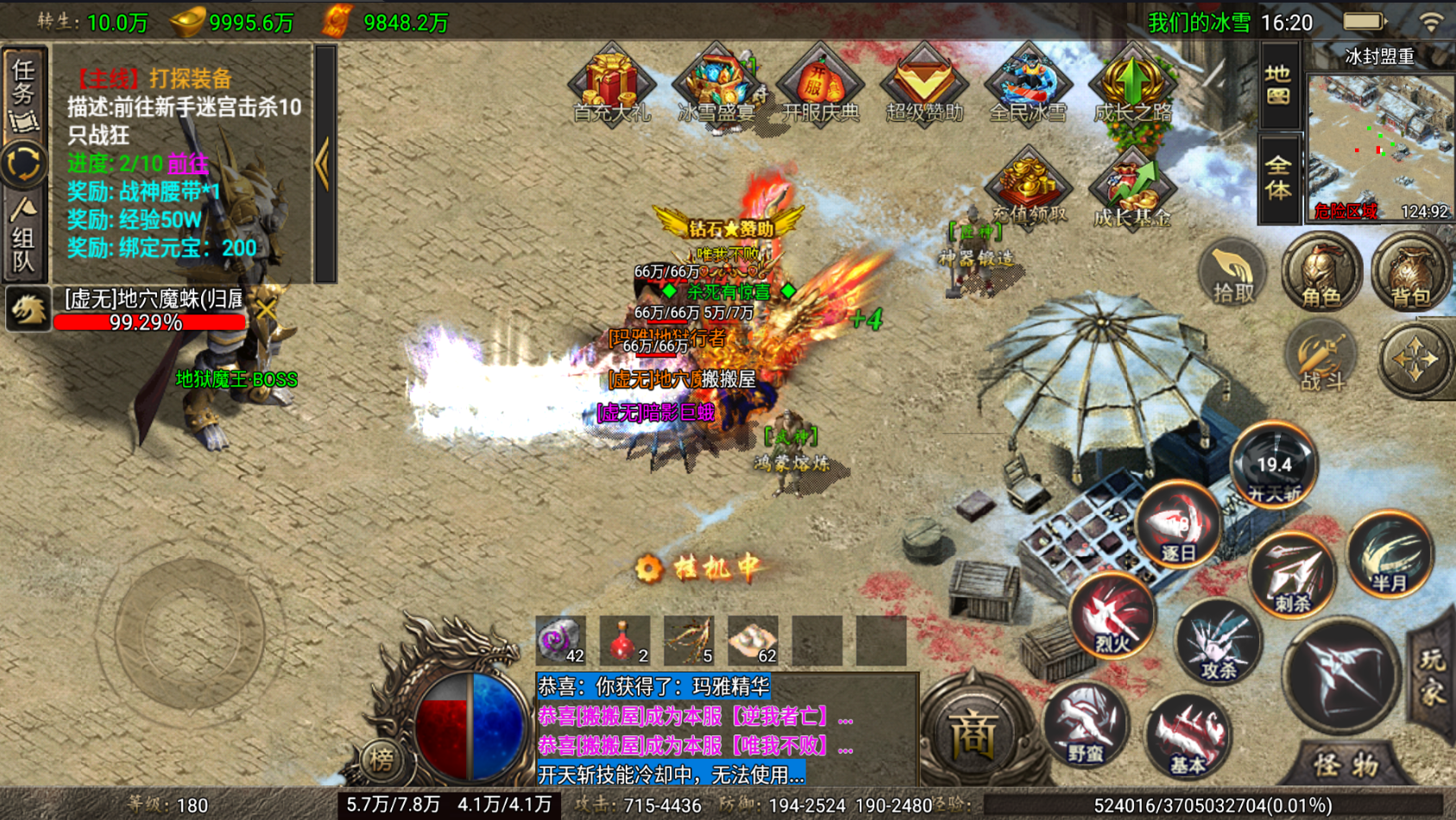Image resolution: width=1456 pixels, height=820 pixels.
Task: Open the 地图 map button
Action: tap(1278, 85)
